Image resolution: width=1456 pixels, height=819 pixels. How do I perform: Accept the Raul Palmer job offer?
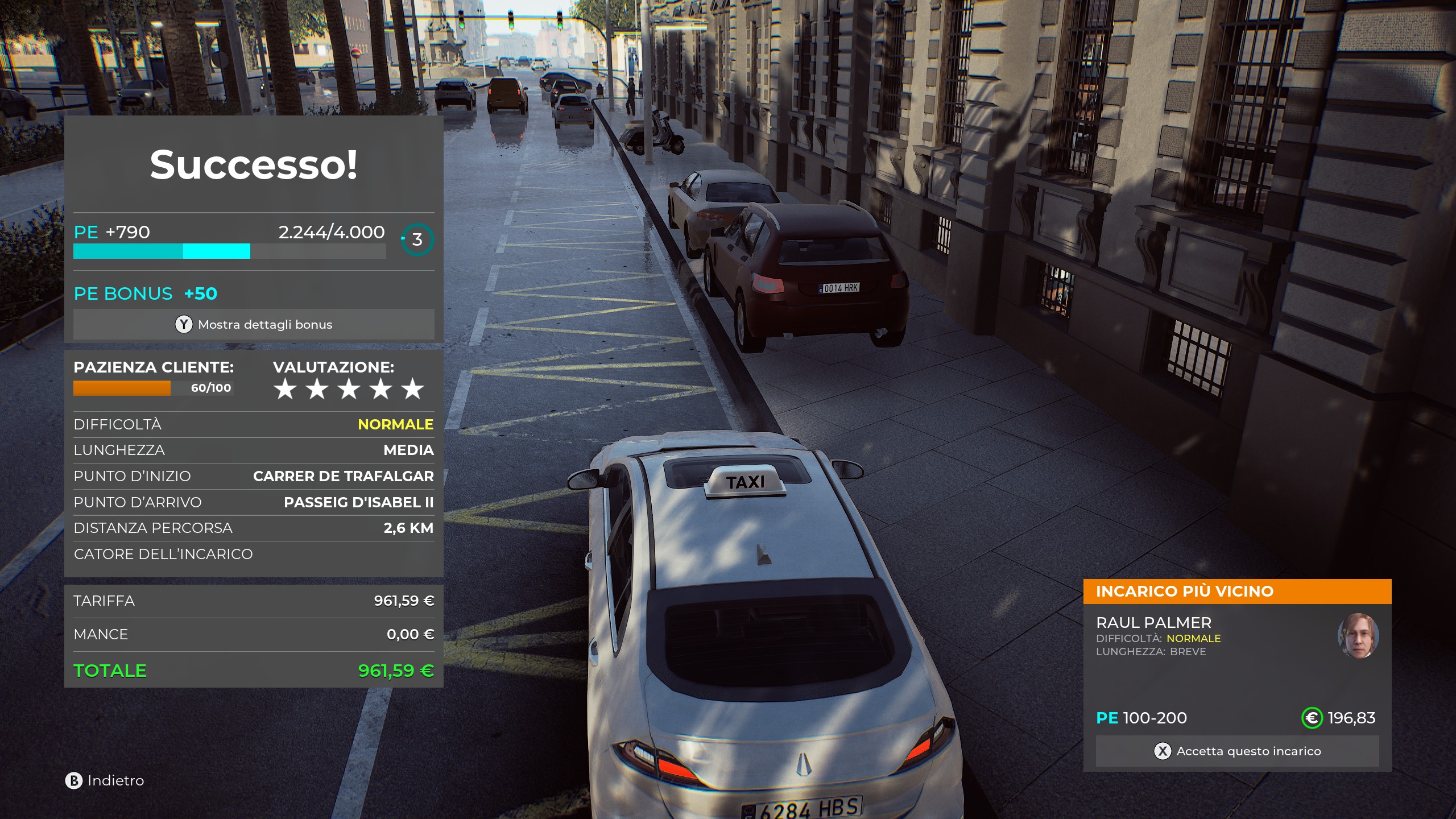coord(1237,751)
